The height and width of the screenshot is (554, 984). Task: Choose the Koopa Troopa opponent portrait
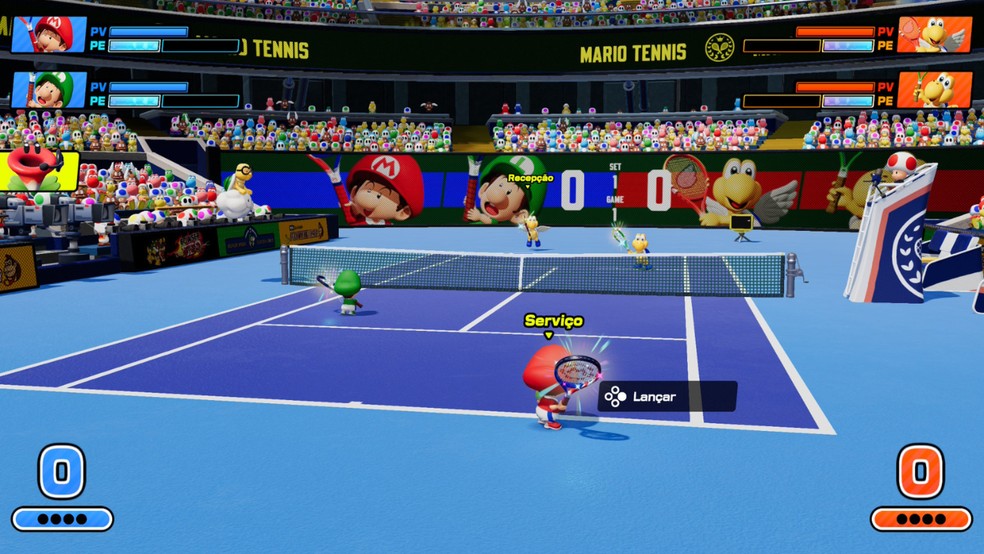pos(934,90)
